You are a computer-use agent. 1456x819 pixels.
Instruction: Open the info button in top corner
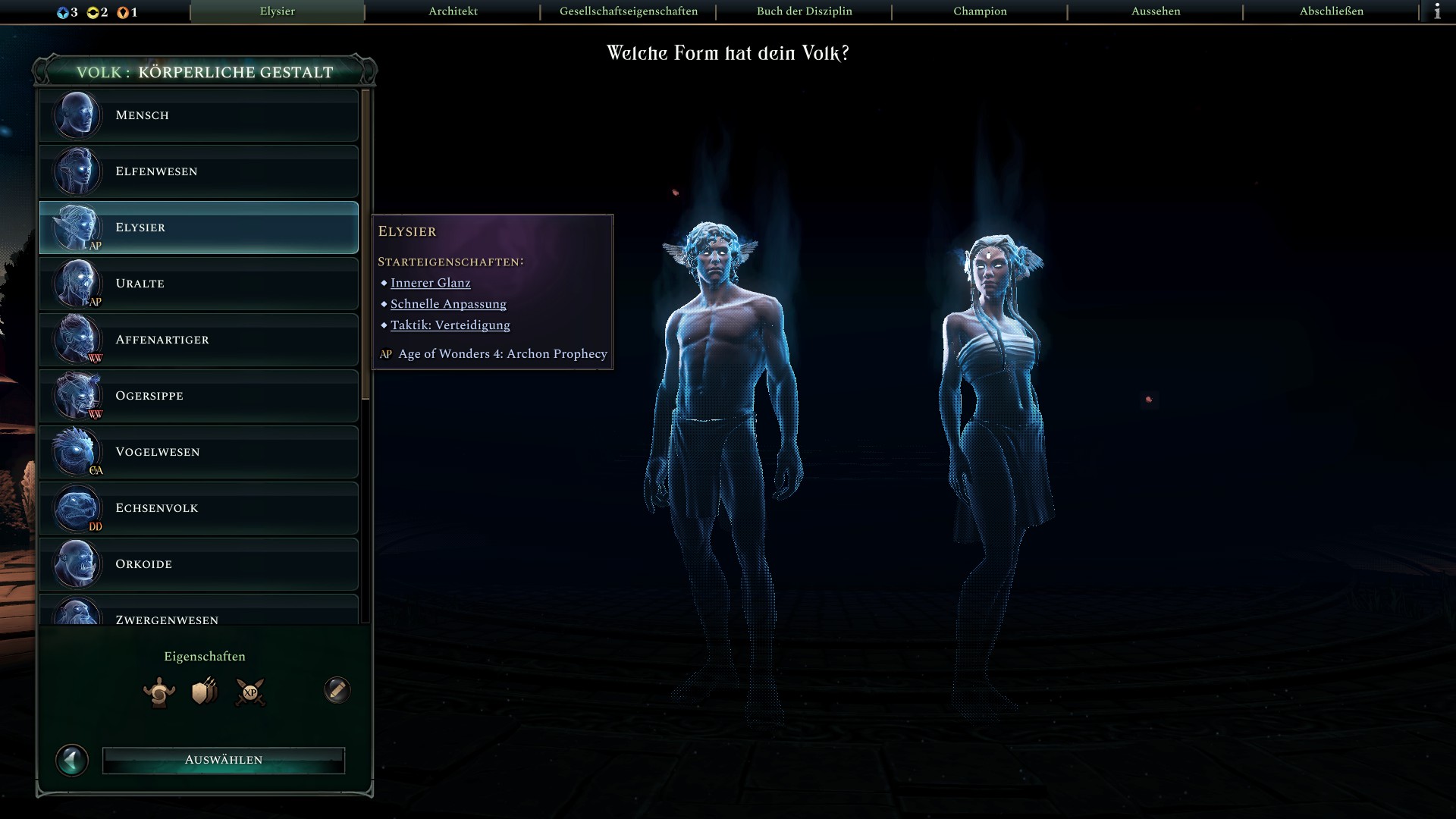coord(1437,11)
